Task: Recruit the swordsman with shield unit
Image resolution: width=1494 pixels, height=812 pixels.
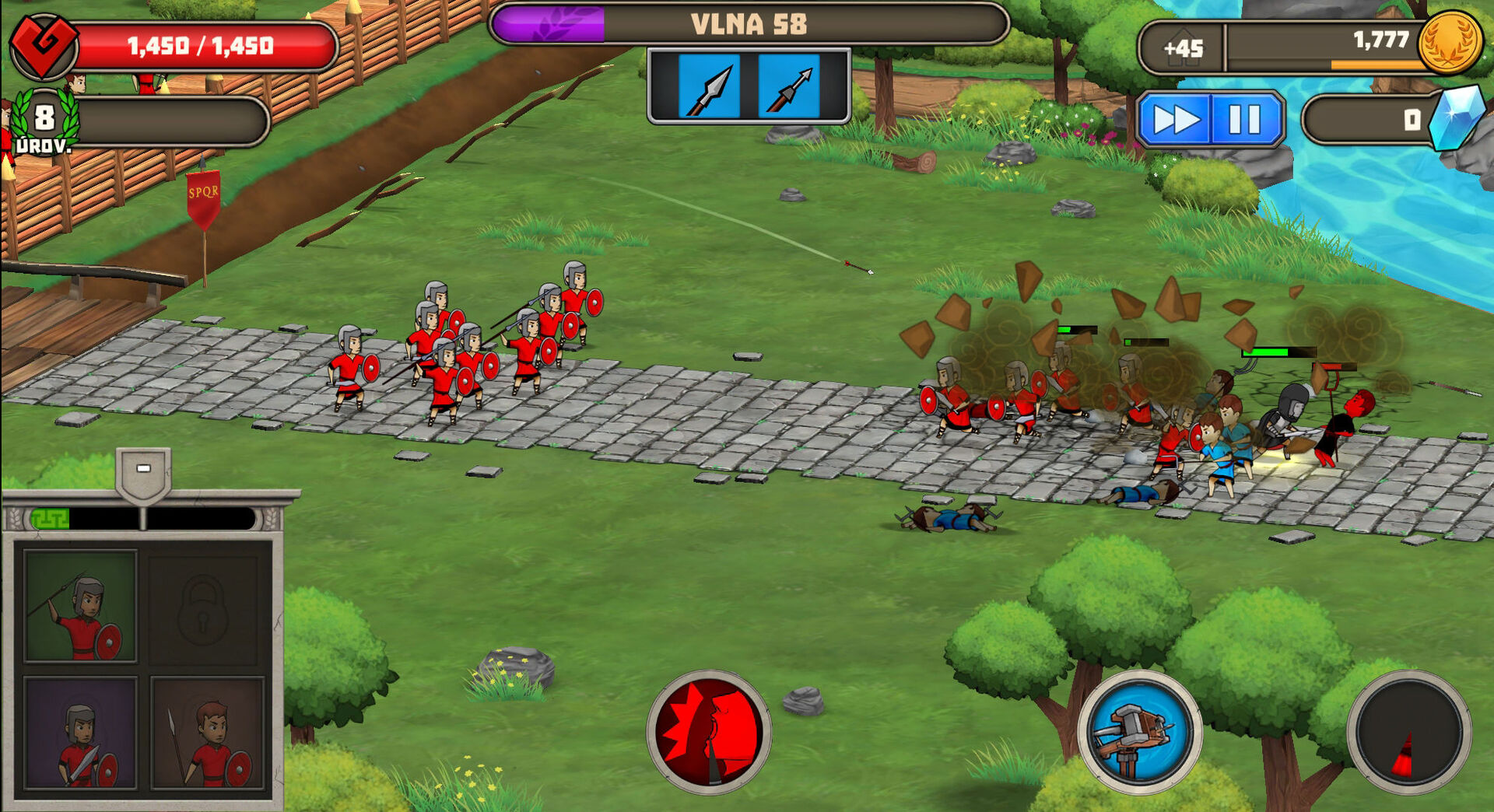Action: pos(80,733)
